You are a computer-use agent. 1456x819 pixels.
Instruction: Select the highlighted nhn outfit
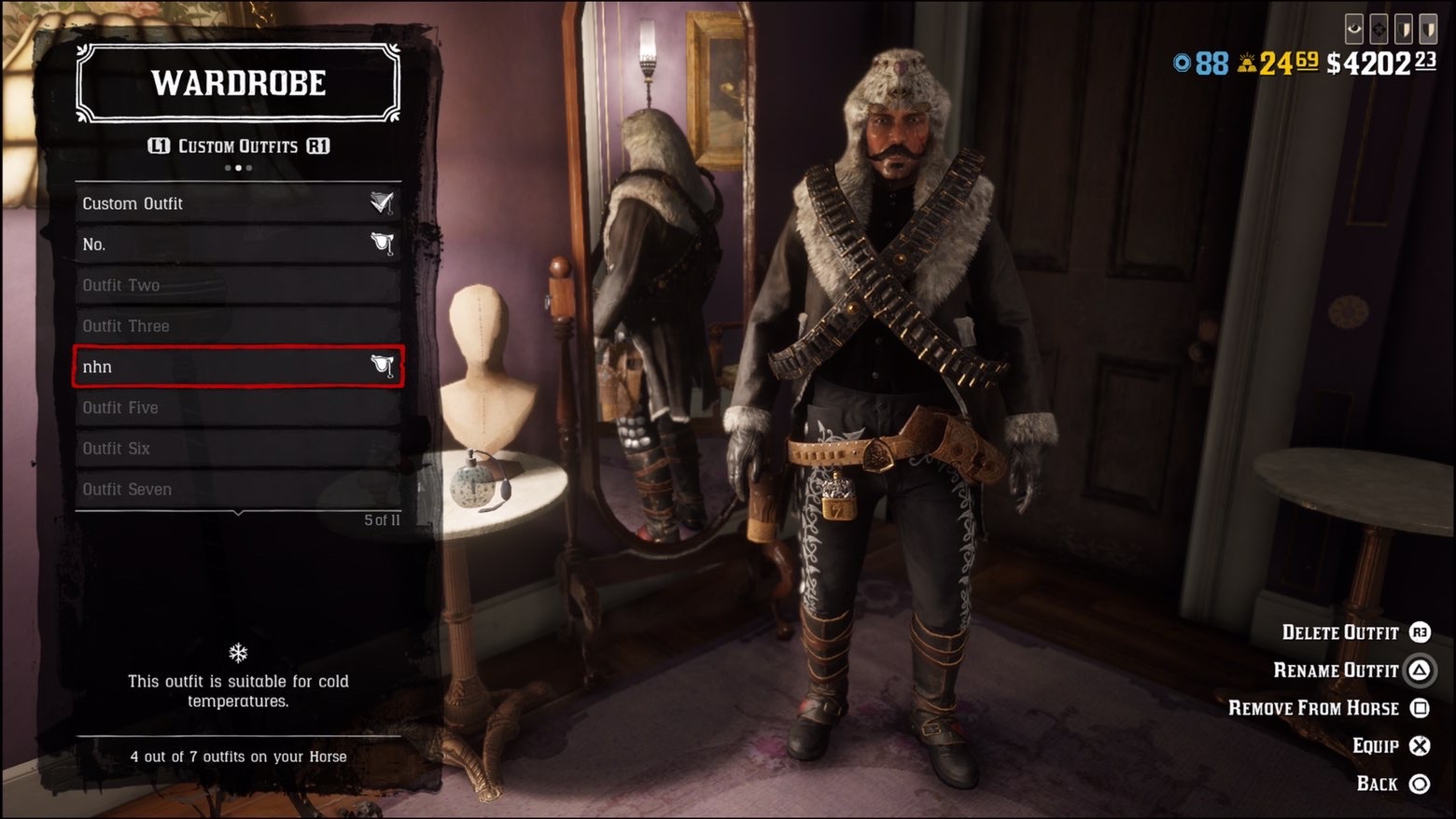(238, 367)
